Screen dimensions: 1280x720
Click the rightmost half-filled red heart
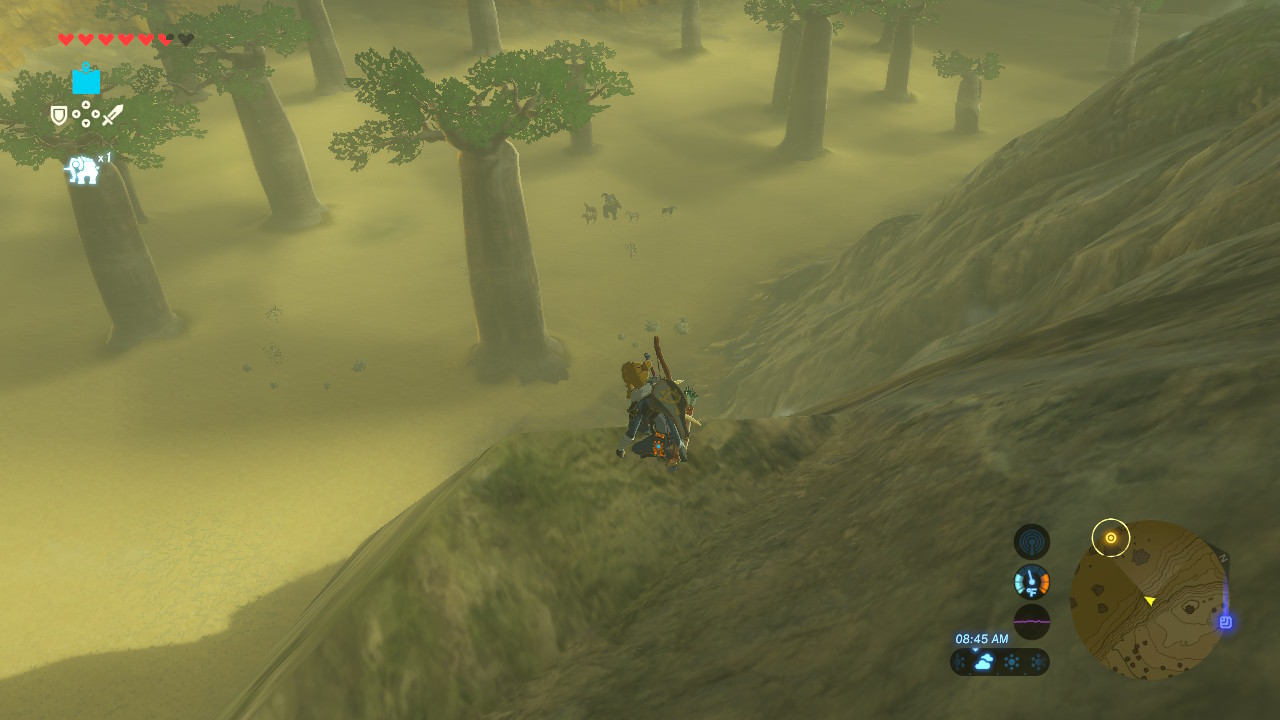pyautogui.click(x=163, y=39)
